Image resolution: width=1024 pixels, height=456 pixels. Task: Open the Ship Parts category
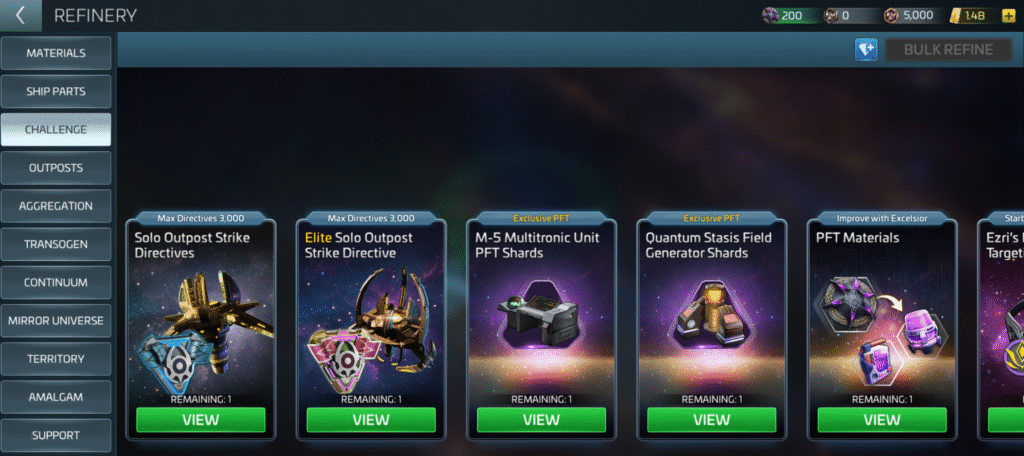(56, 91)
